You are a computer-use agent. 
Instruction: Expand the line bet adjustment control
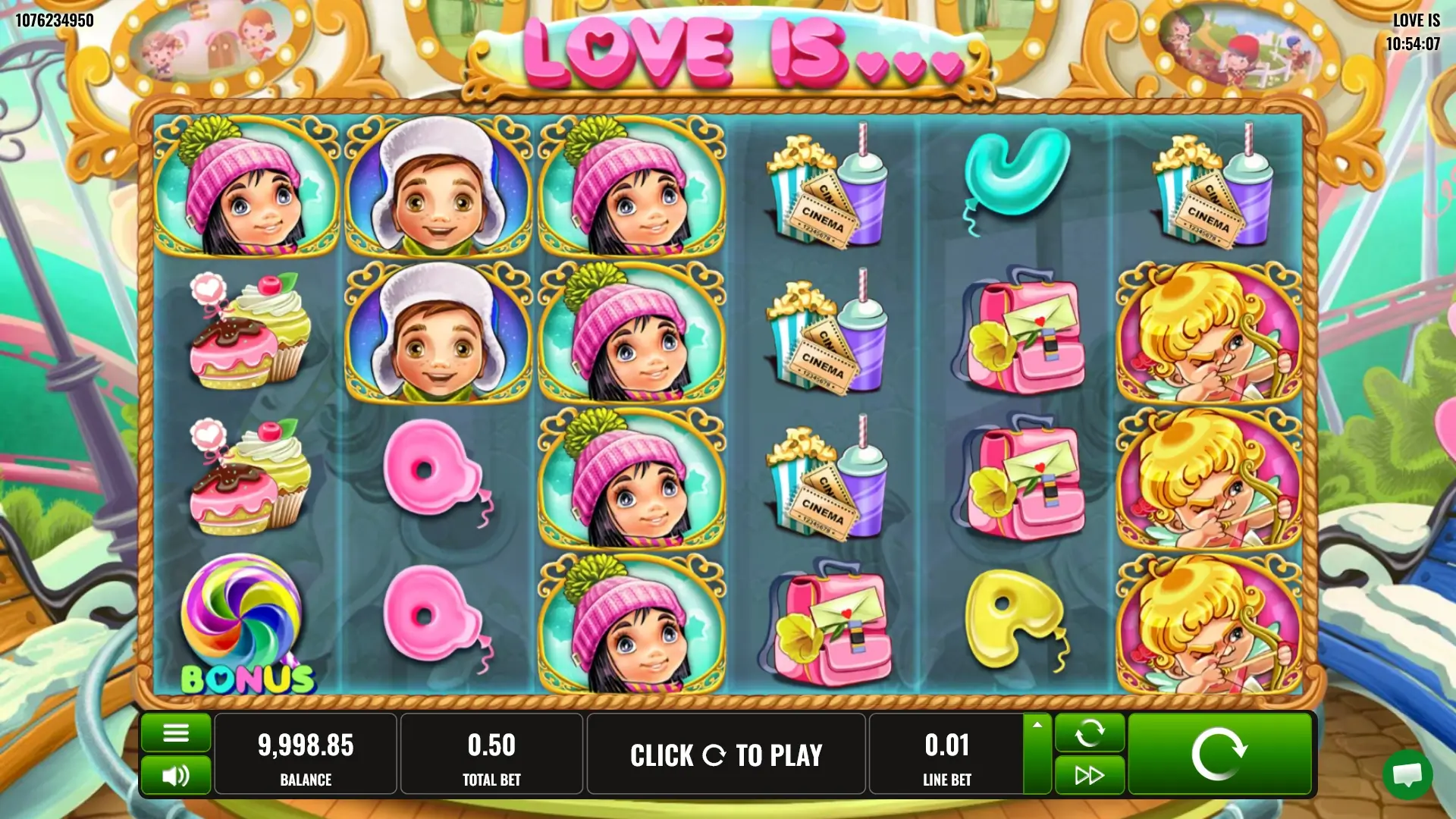click(1037, 753)
